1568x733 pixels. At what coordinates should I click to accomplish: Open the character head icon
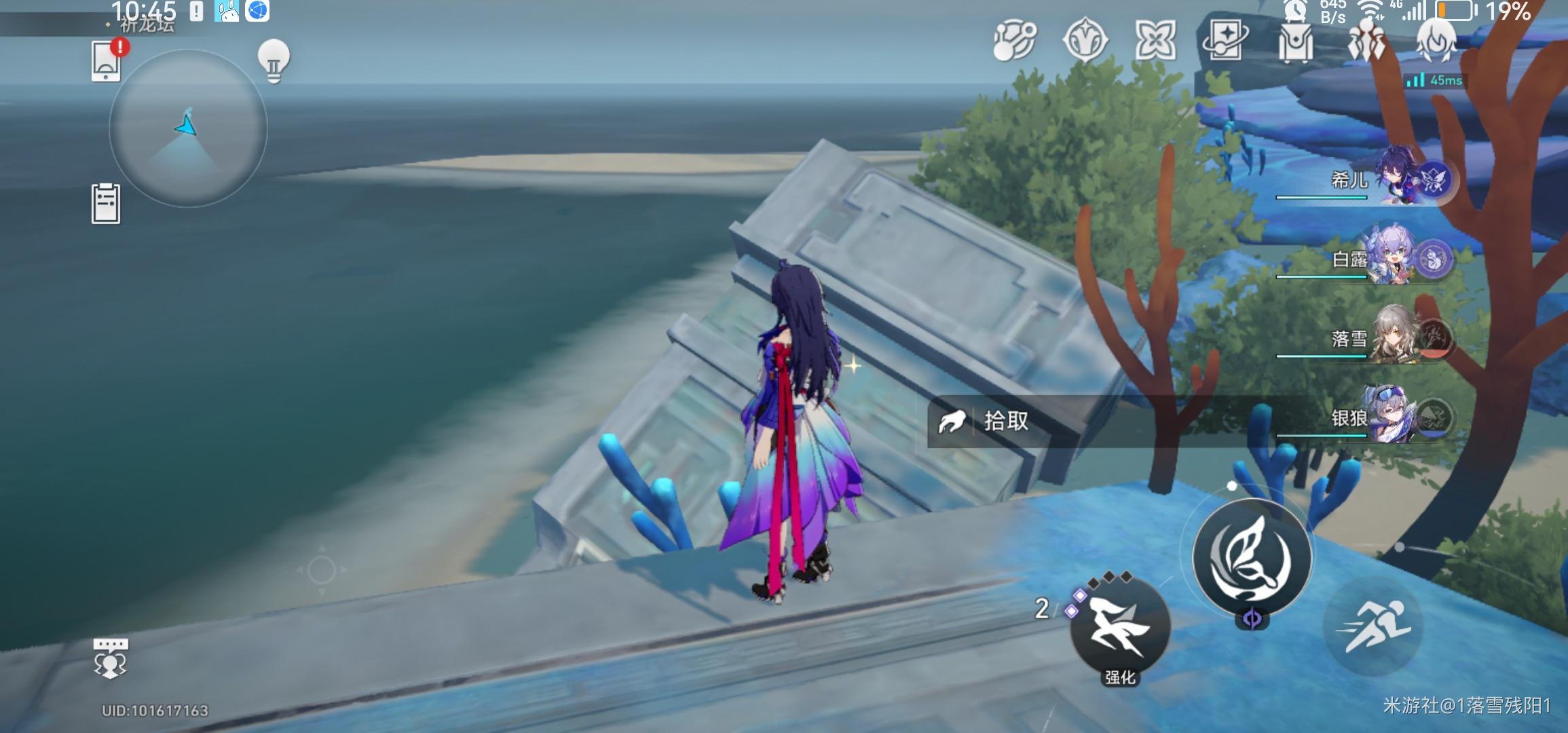click(x=1436, y=42)
